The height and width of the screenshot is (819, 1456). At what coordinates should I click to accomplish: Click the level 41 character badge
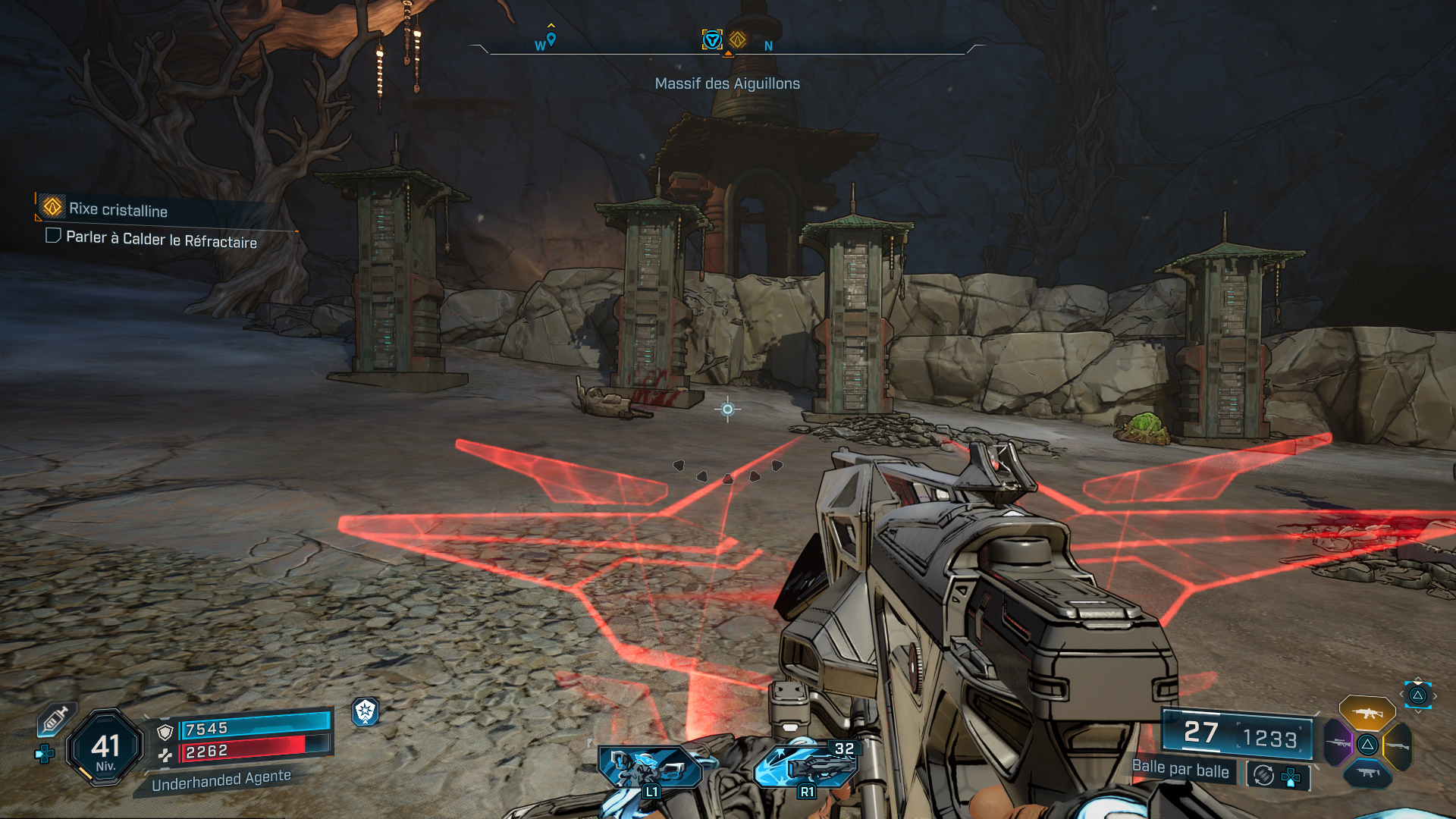point(105,748)
